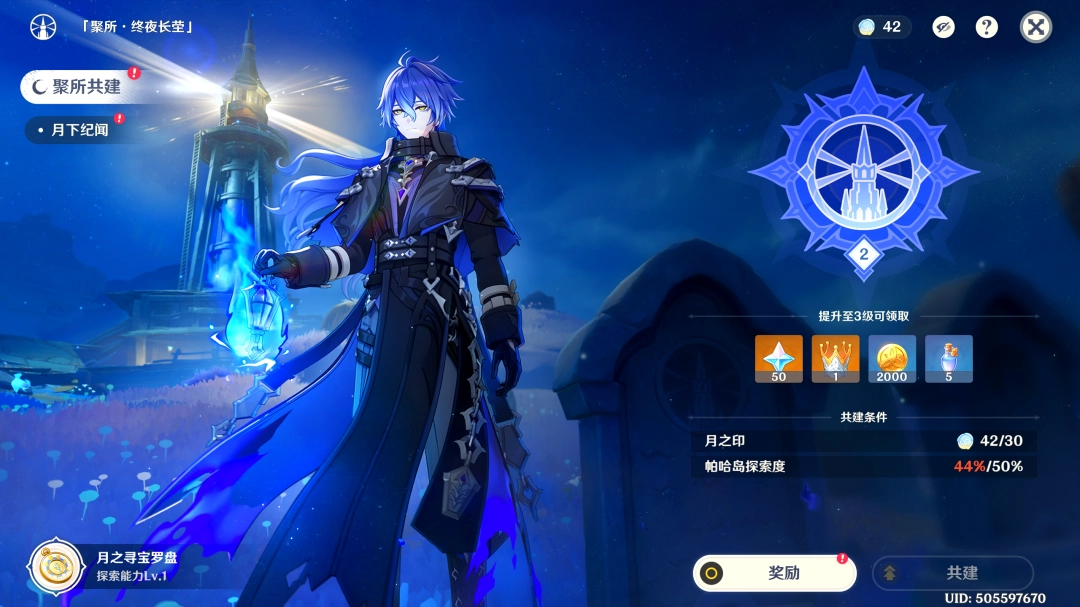
Task: Close the gathering place screen
Action: [1036, 27]
